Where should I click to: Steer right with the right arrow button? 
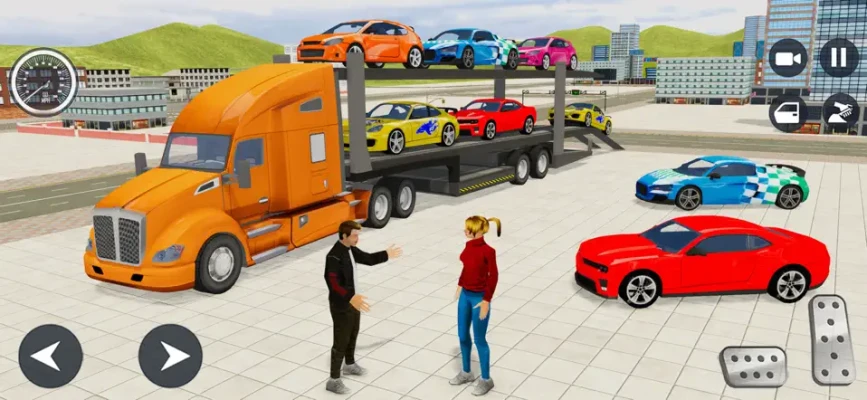click(x=170, y=356)
